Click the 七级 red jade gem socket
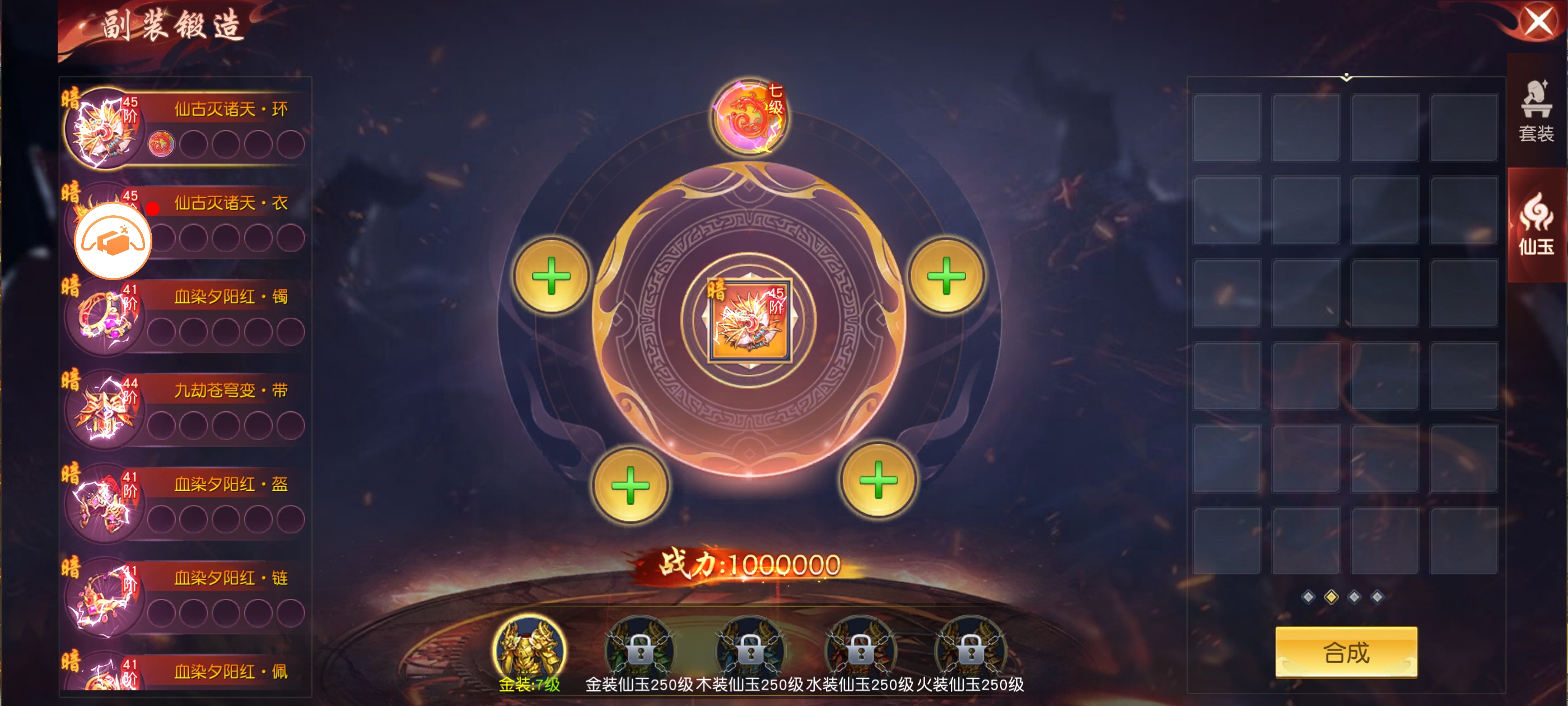Viewport: 1568px width, 706px height. click(749, 117)
